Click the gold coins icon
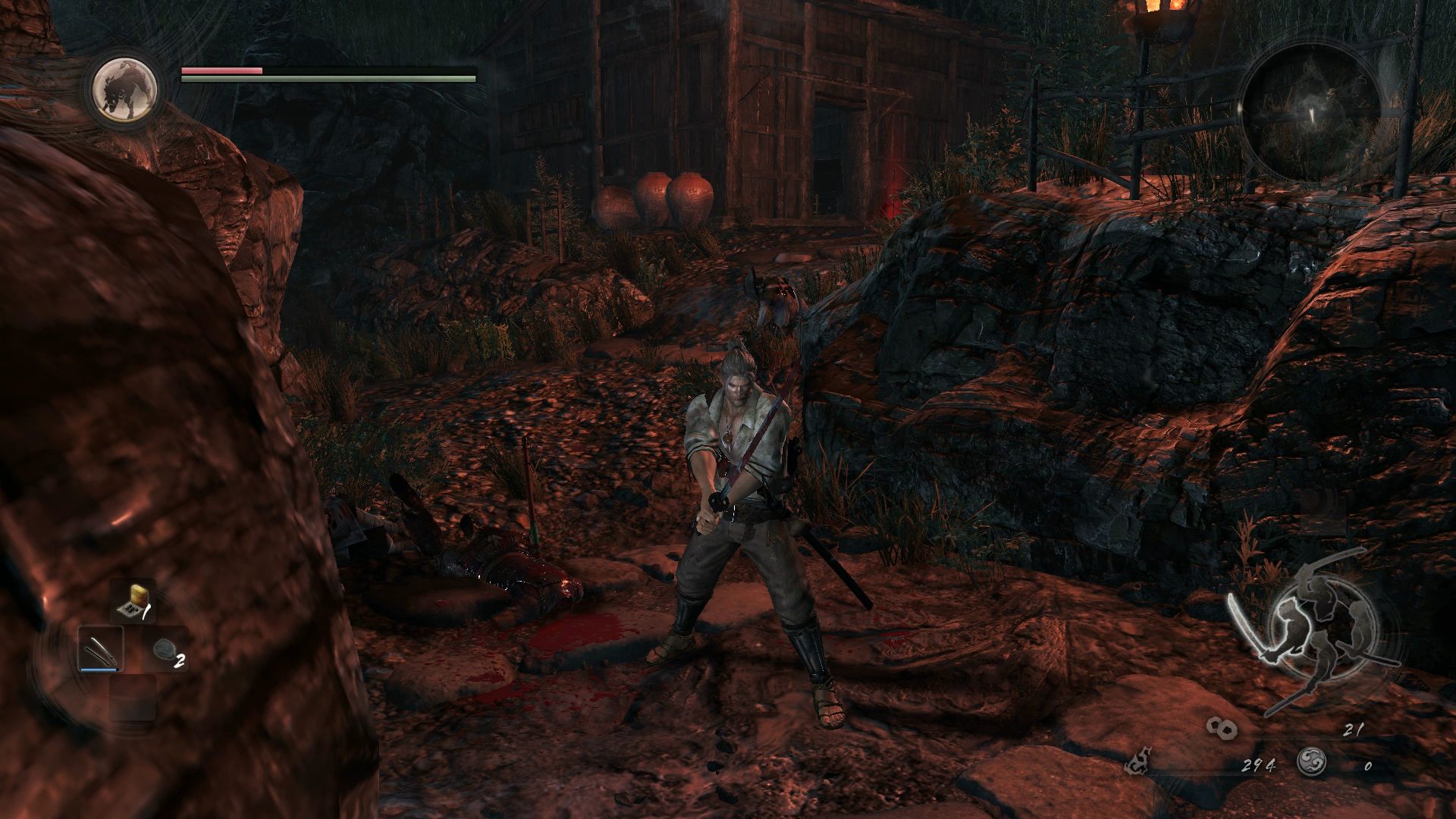Screen dimensions: 1456x819 pos(1222,730)
